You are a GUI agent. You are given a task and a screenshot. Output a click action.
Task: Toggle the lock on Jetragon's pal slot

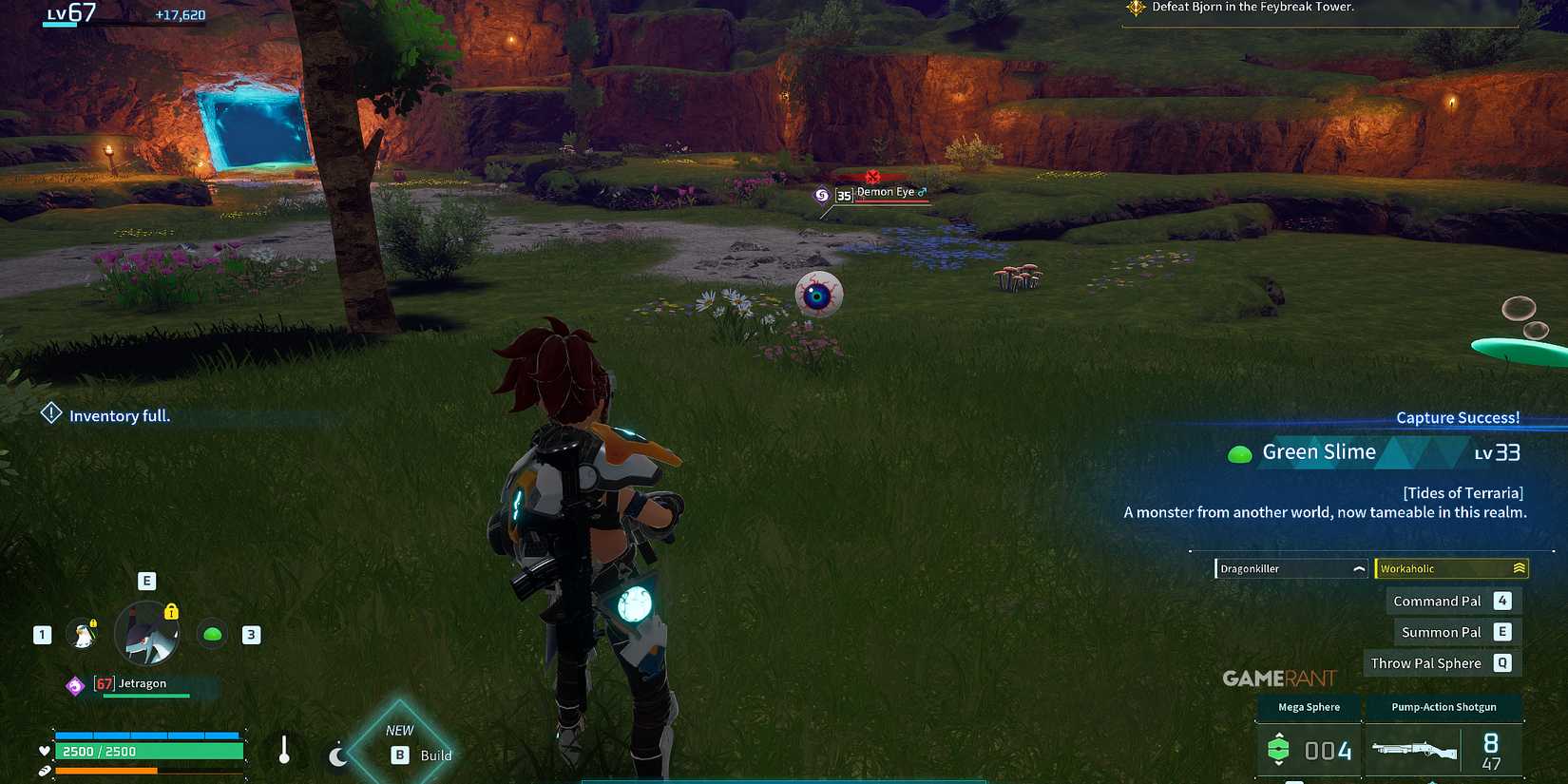tap(171, 613)
